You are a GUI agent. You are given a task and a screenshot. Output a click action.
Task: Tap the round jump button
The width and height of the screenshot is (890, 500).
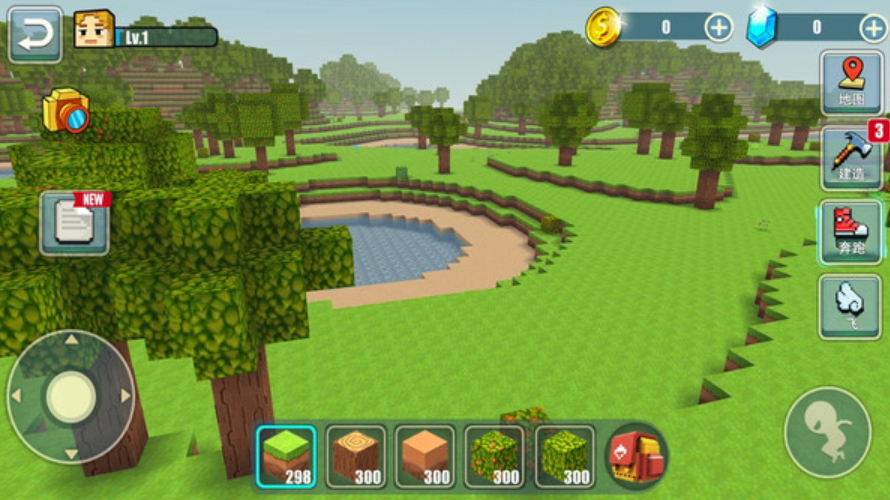pos(827,432)
